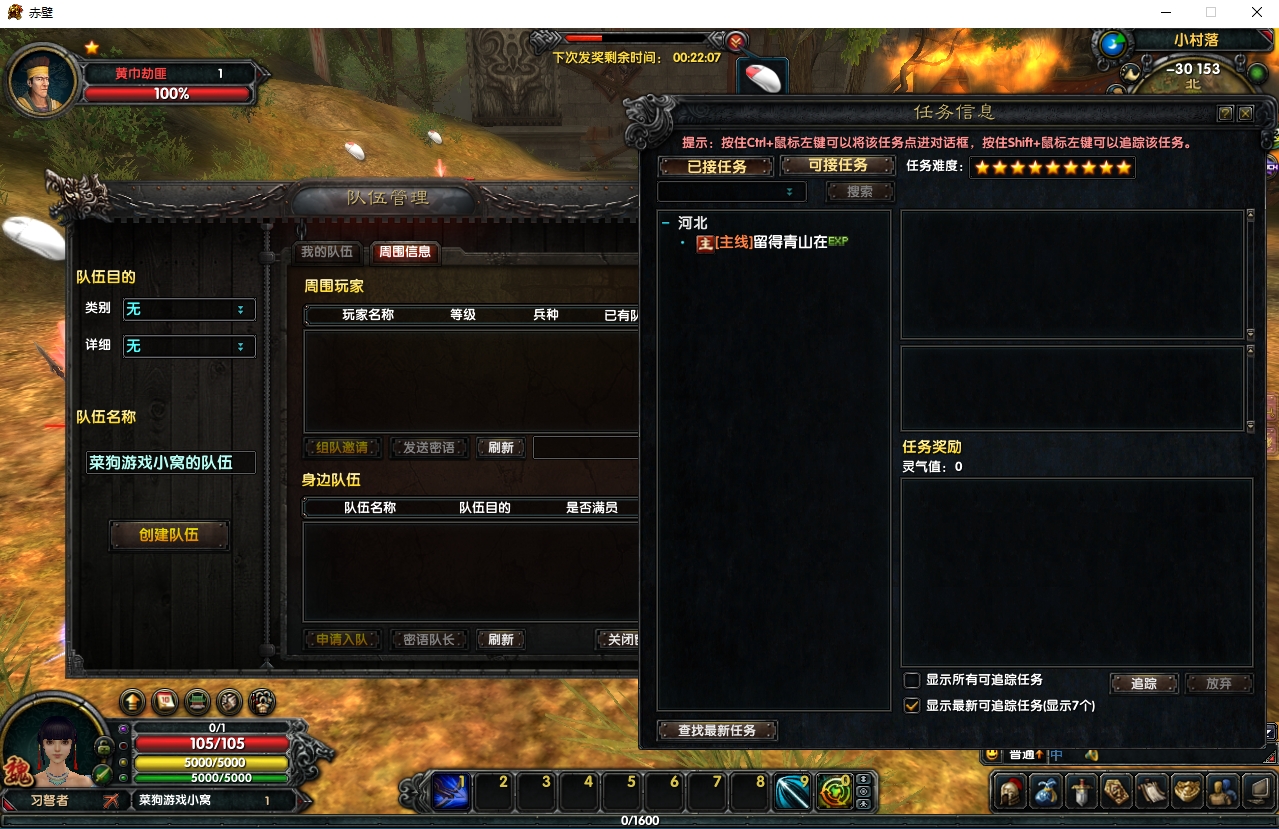Click the 创建队伍 create team button
Viewport: 1279px width, 829px height.
tap(169, 535)
